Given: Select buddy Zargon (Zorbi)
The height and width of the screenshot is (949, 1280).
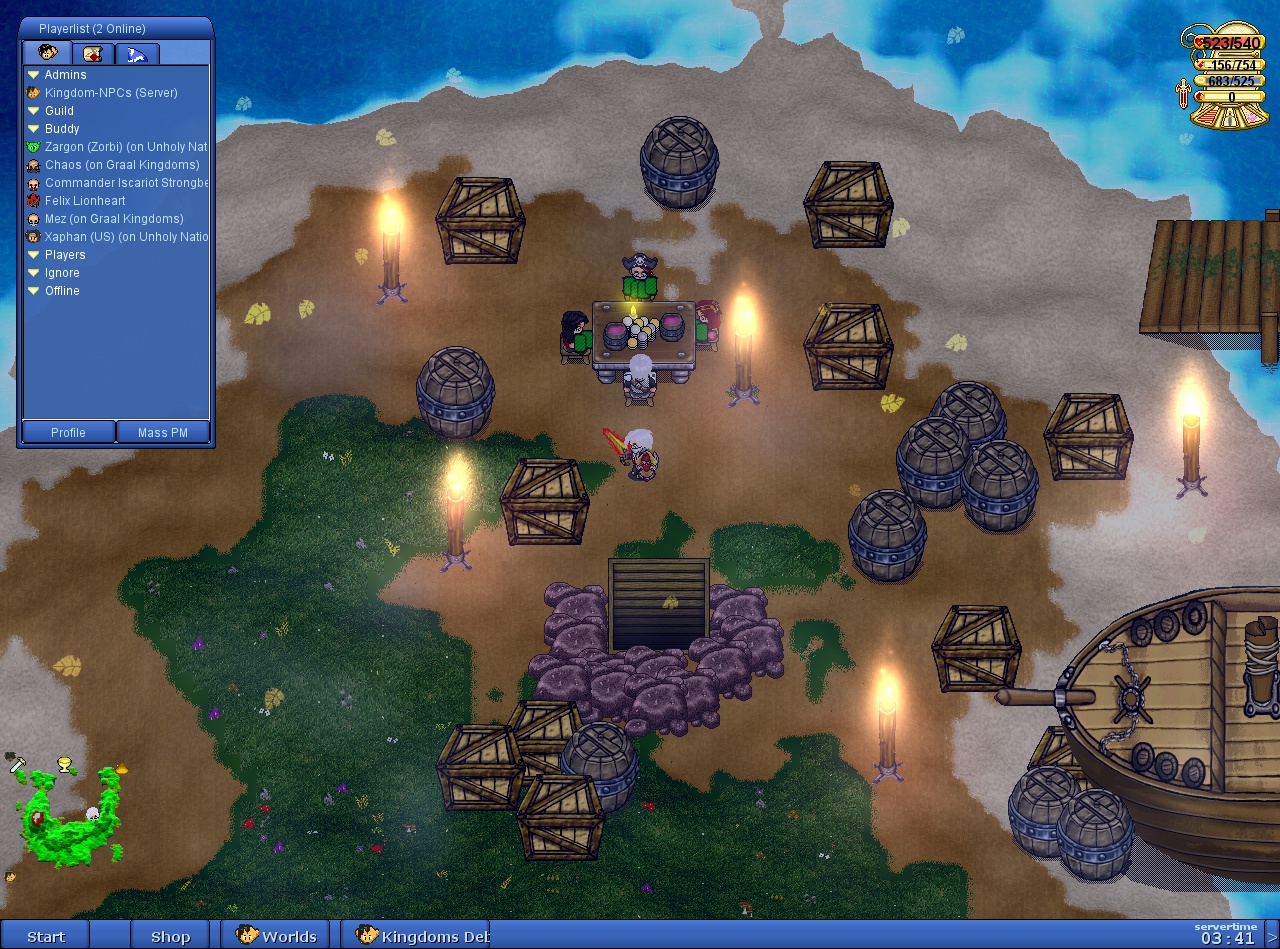Looking at the screenshot, I should click(x=120, y=147).
